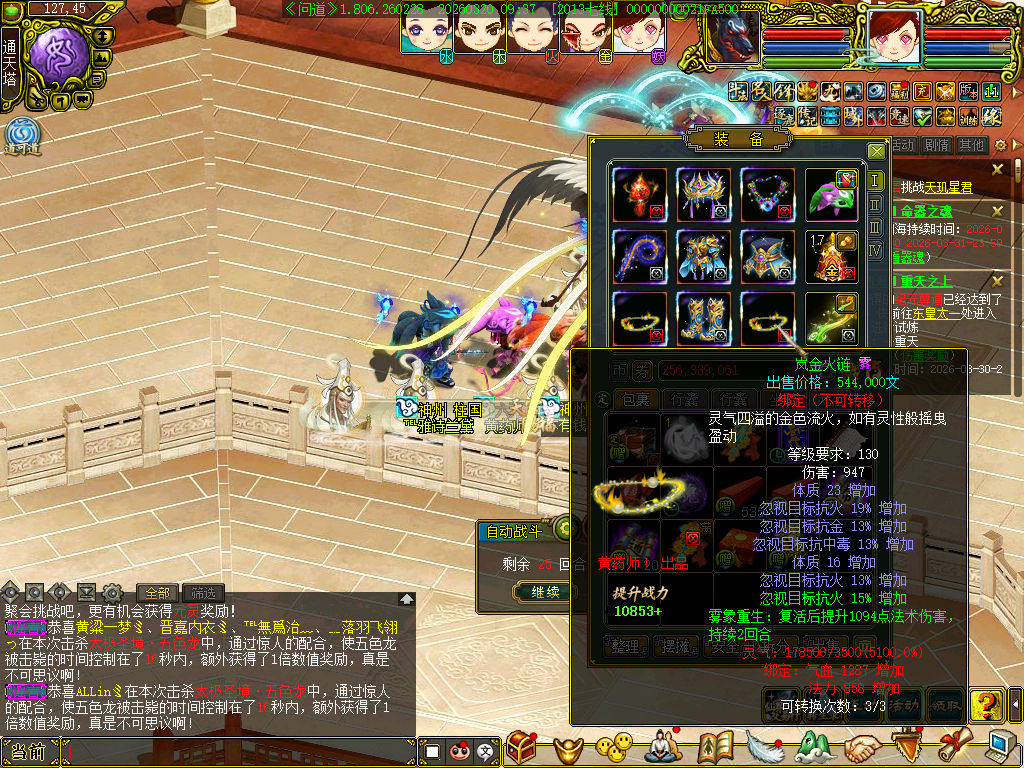Open the 道可道 swirl icon
The width and height of the screenshot is (1024, 768).
(x=20, y=134)
